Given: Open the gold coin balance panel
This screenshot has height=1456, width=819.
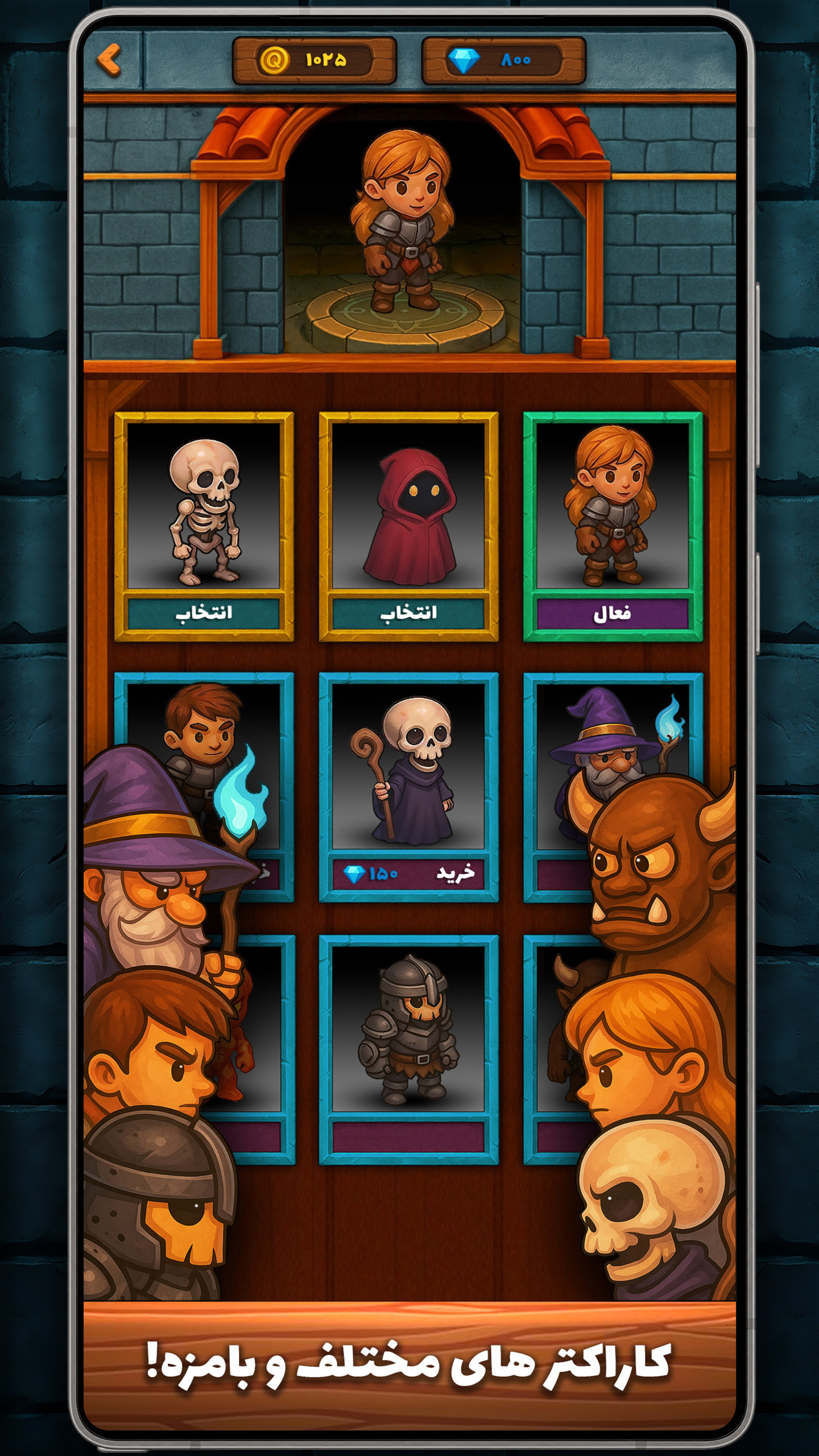Looking at the screenshot, I should pos(315,60).
